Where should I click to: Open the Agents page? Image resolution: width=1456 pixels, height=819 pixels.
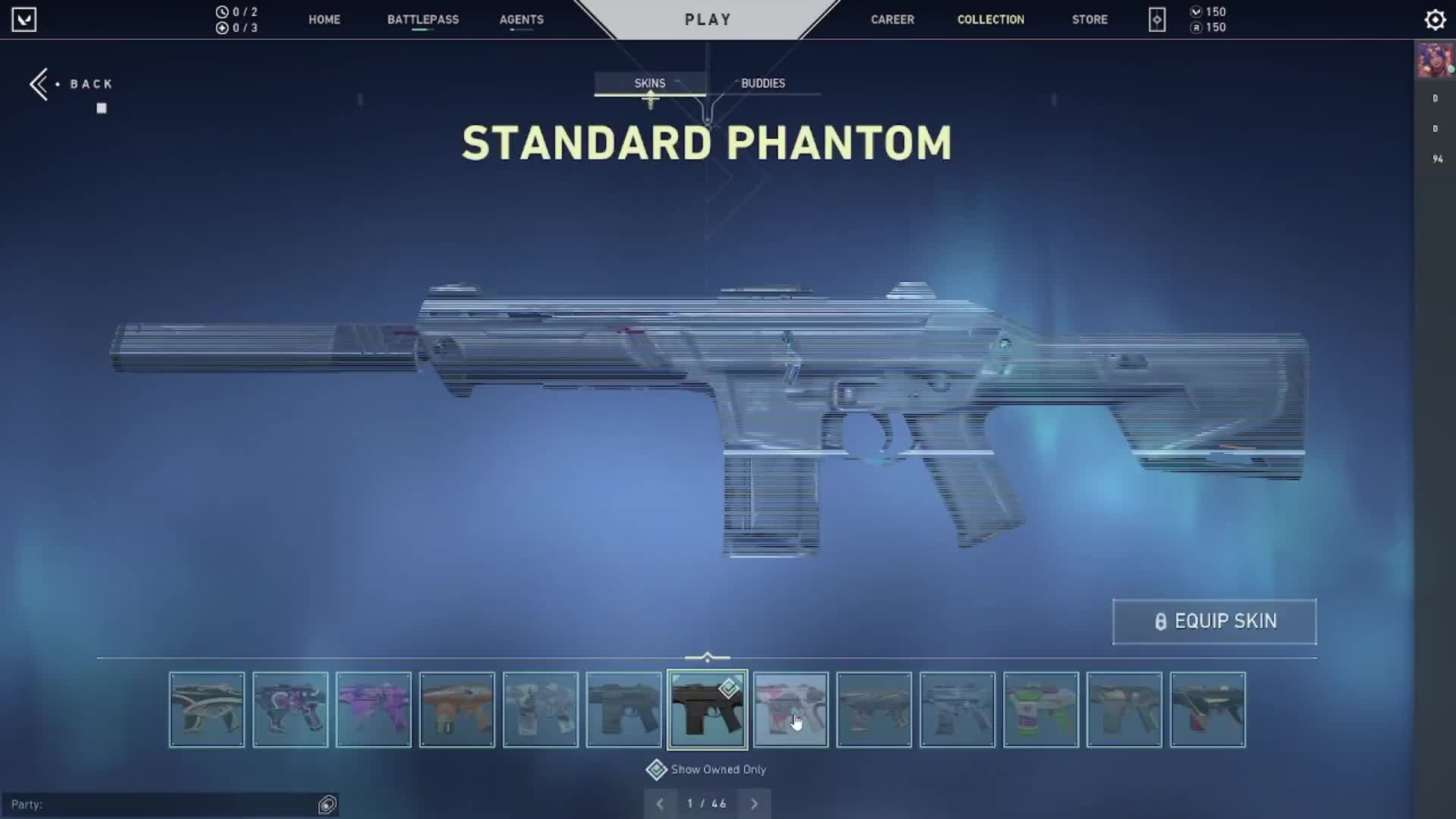coord(521,20)
